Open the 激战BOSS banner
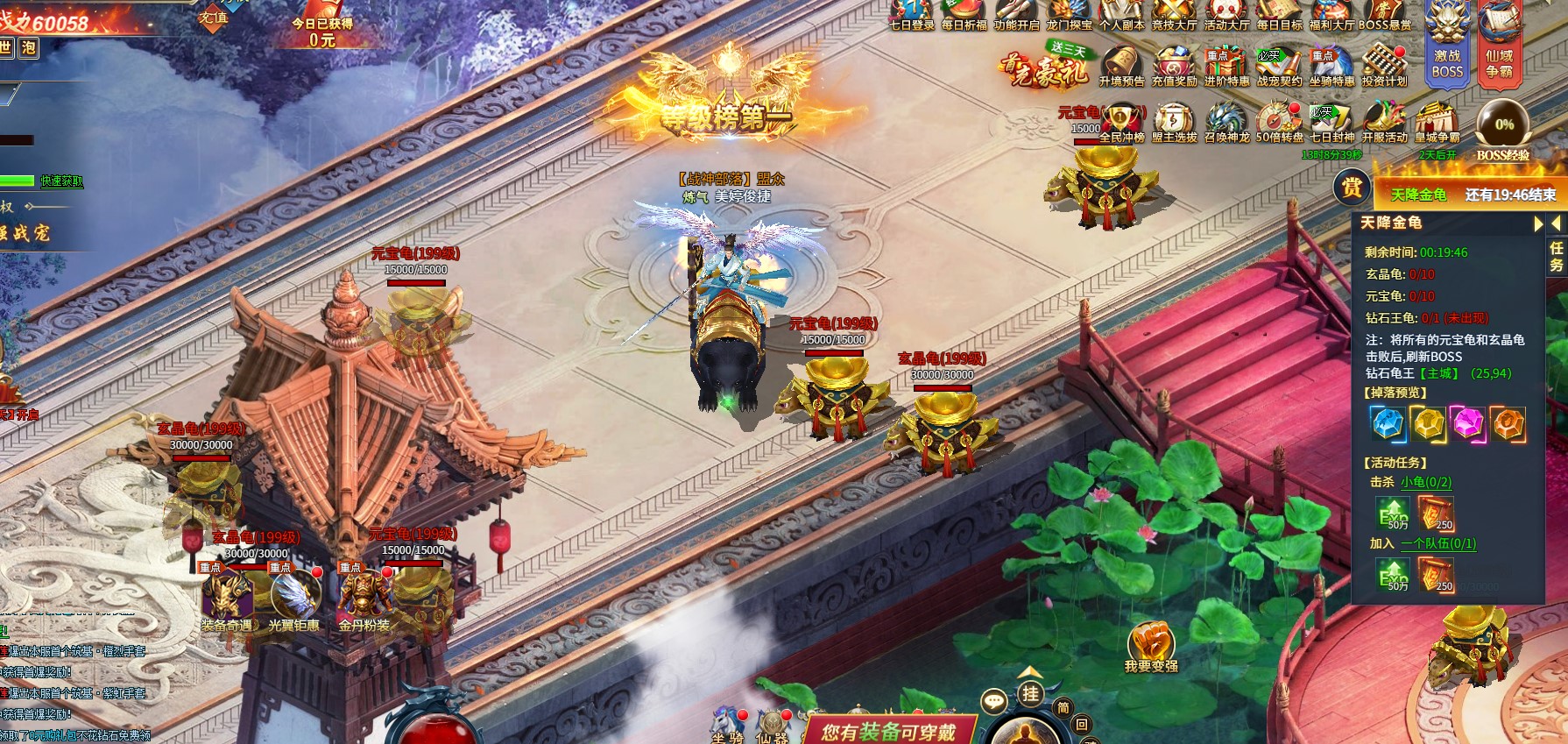This screenshot has height=744, width=1568. [x=1447, y=46]
